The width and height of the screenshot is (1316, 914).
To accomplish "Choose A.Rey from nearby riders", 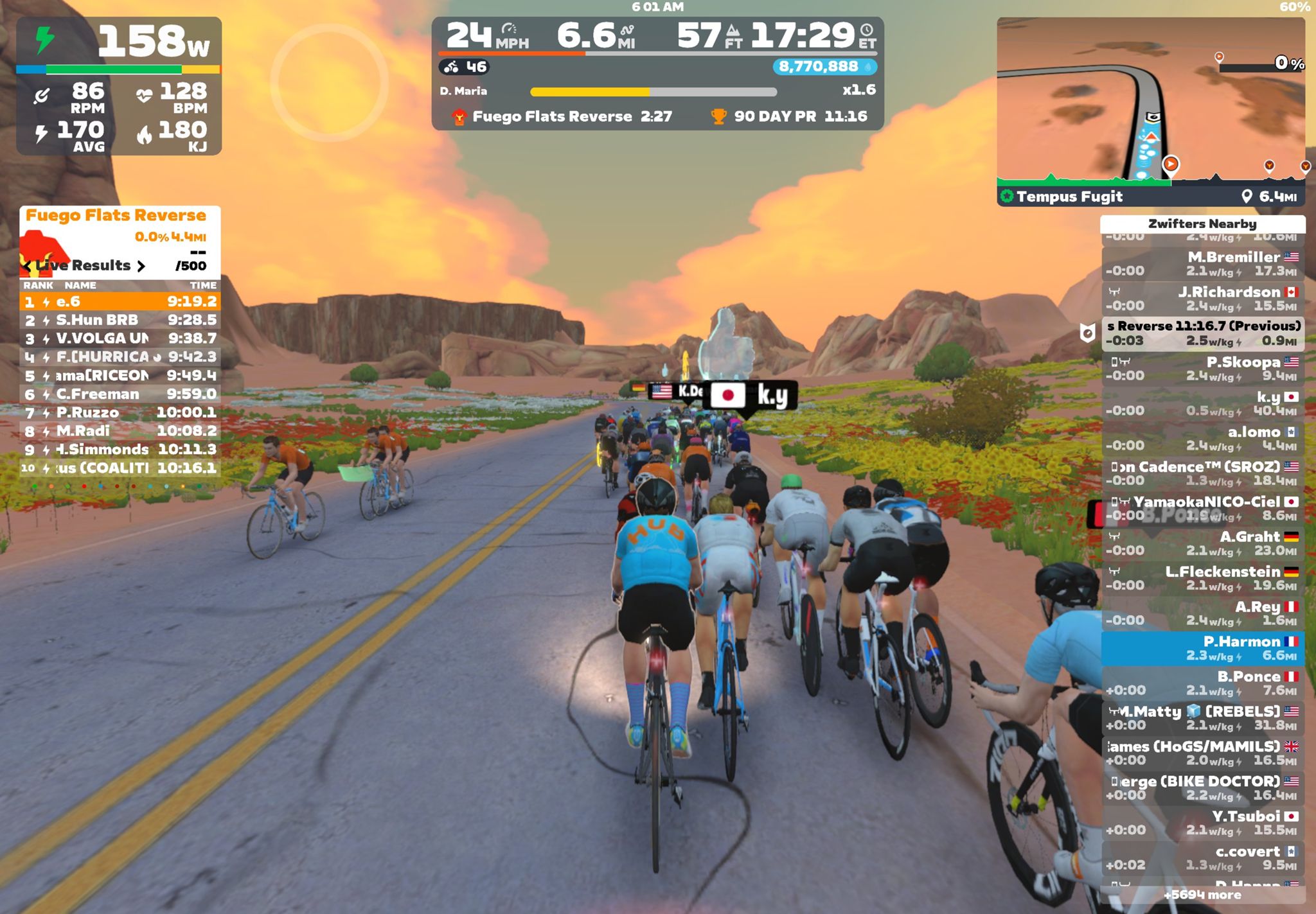I will [x=1202, y=613].
